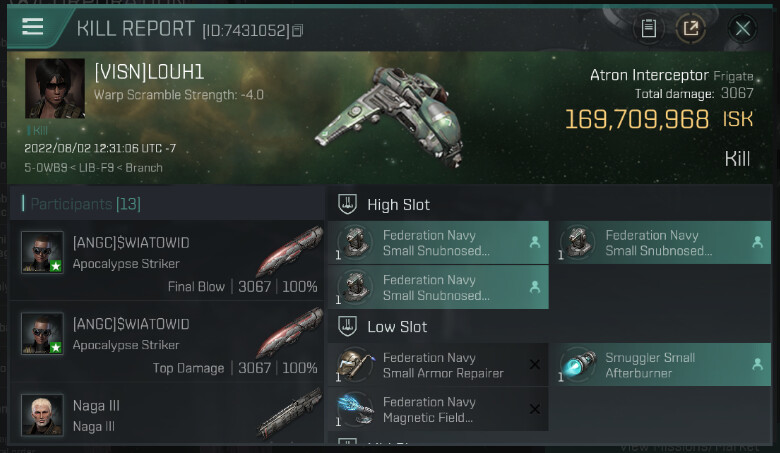Open the hamburger menu

coord(33,27)
